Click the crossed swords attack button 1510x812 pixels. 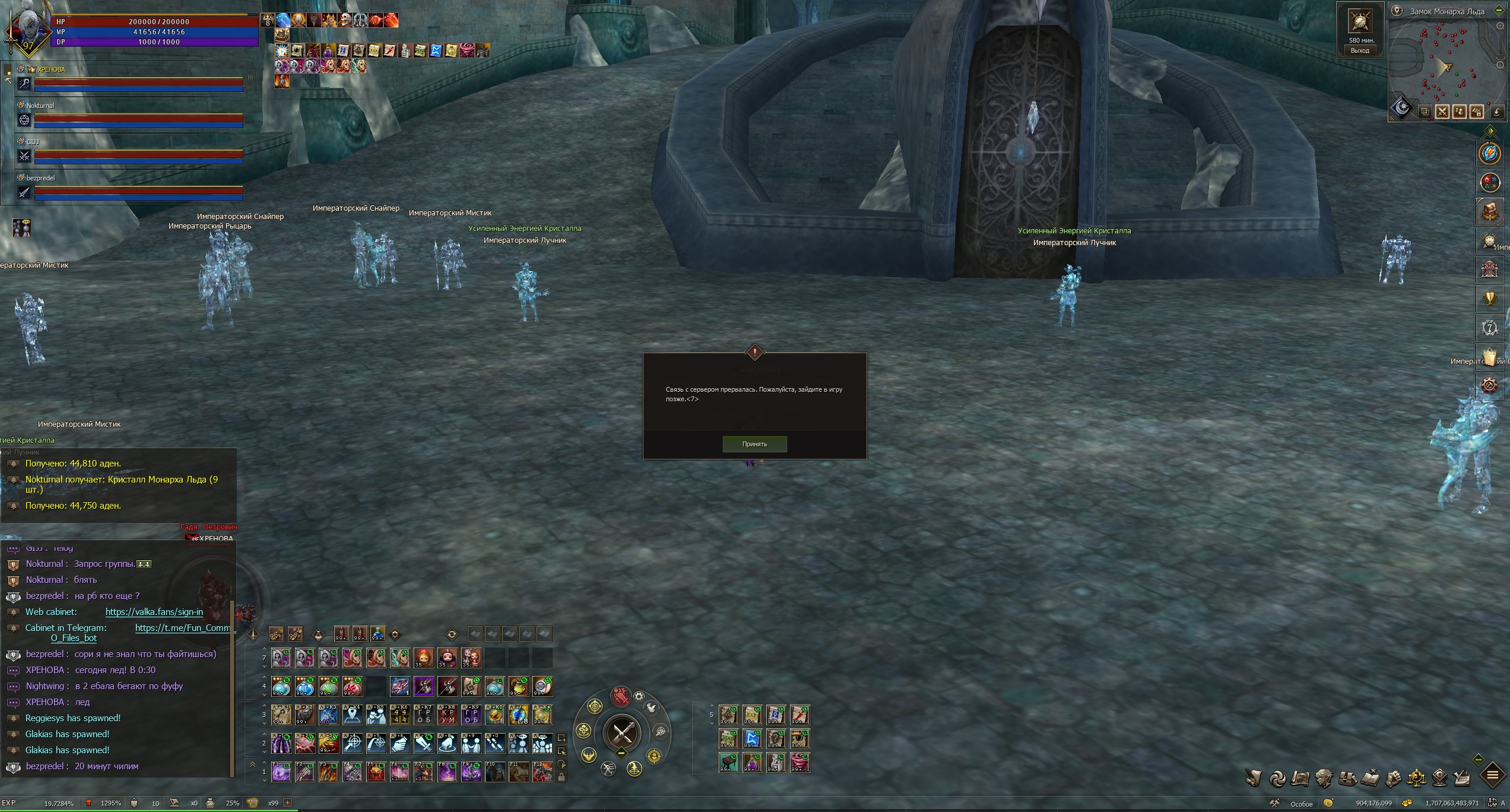(621, 734)
